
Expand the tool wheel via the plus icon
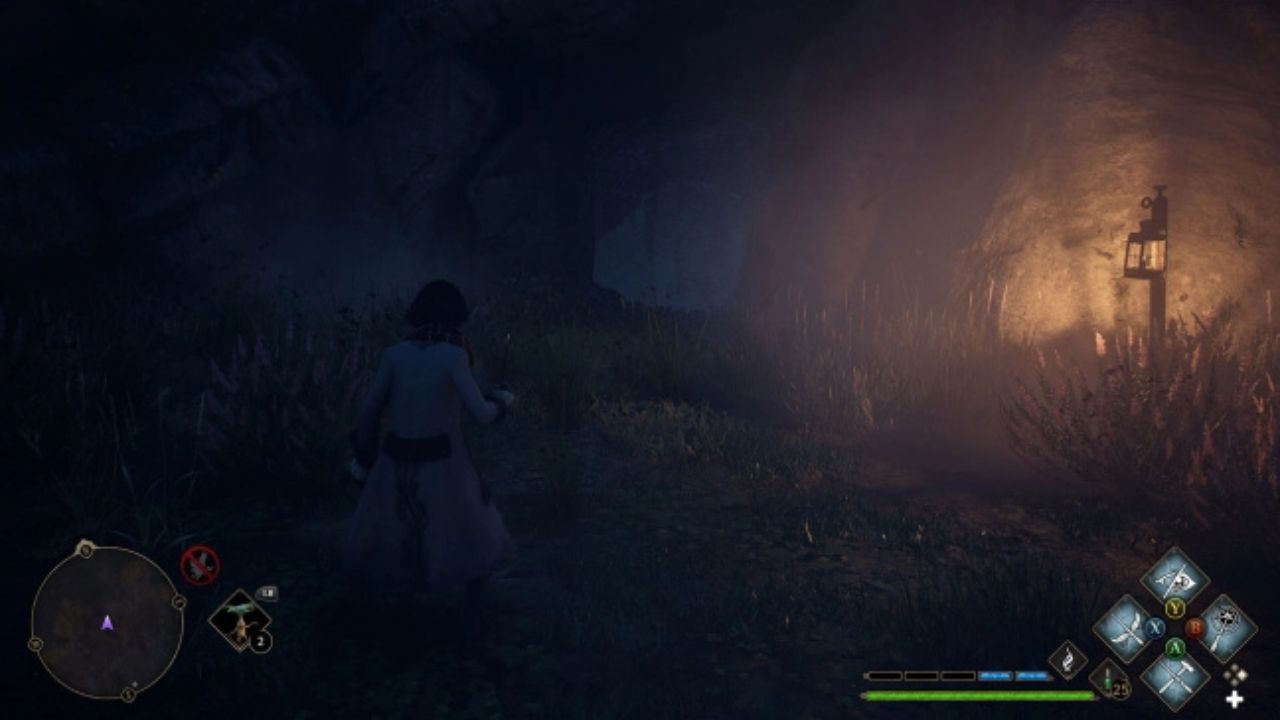[1233, 698]
